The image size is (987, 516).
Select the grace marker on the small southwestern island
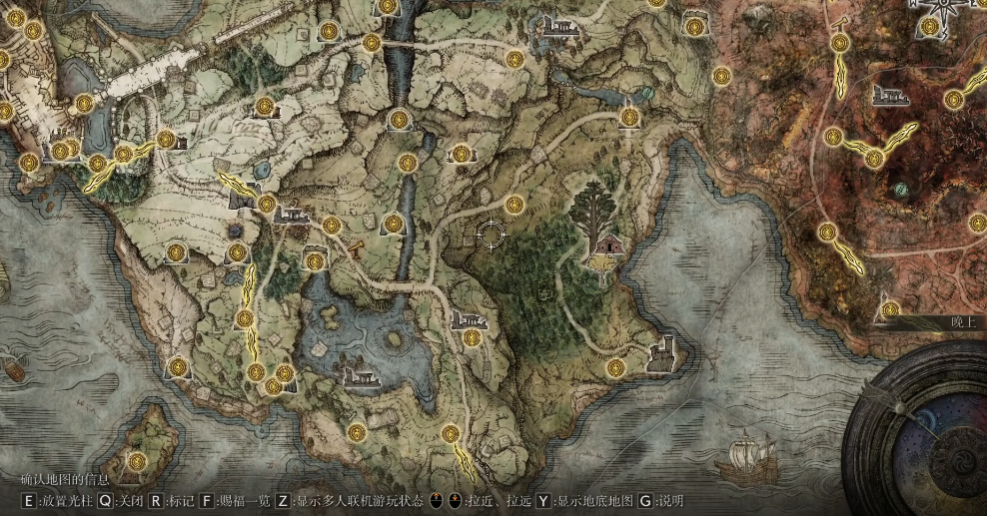click(137, 461)
